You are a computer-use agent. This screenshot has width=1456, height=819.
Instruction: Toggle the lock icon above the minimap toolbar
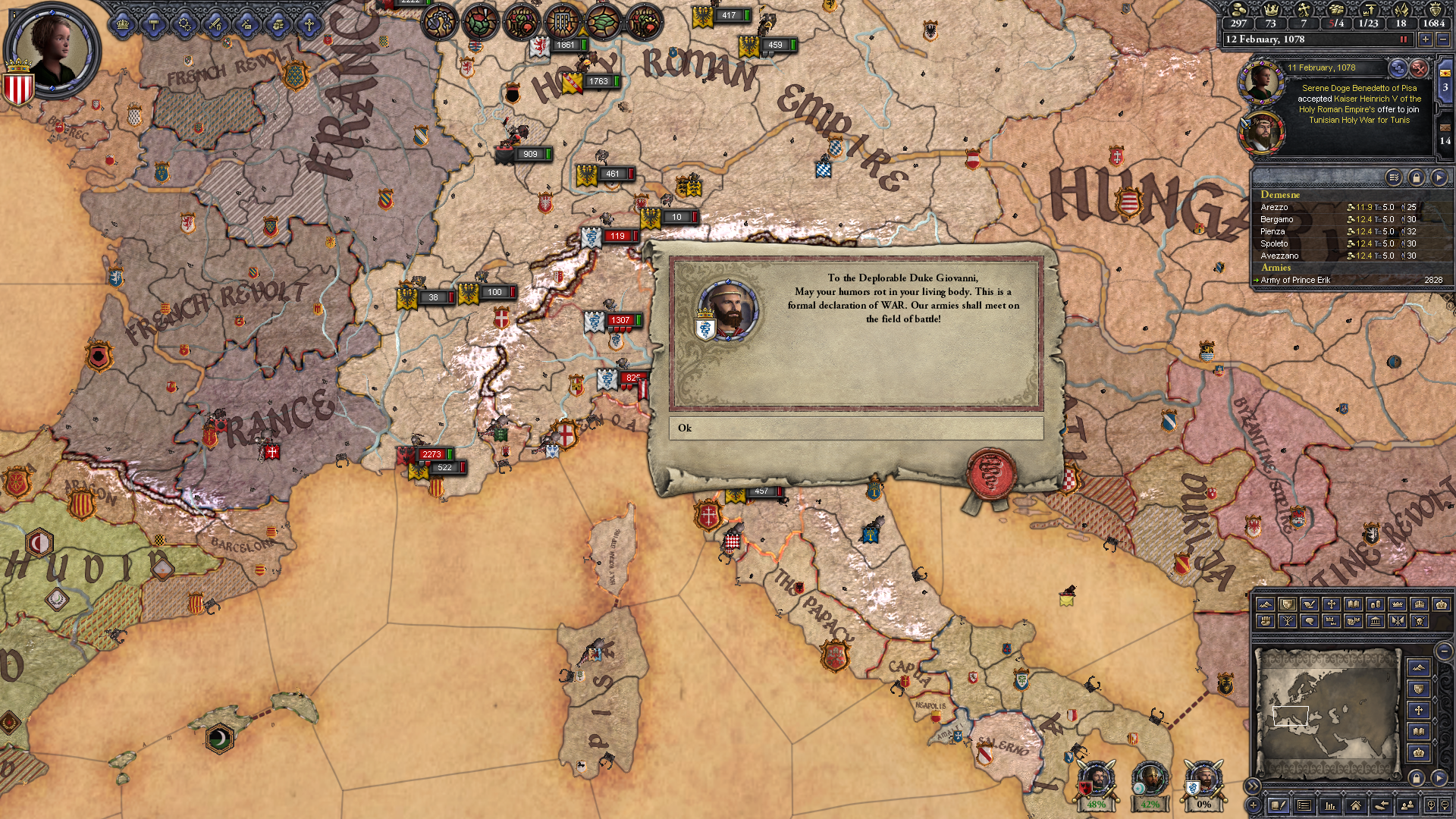pyautogui.click(x=1417, y=778)
